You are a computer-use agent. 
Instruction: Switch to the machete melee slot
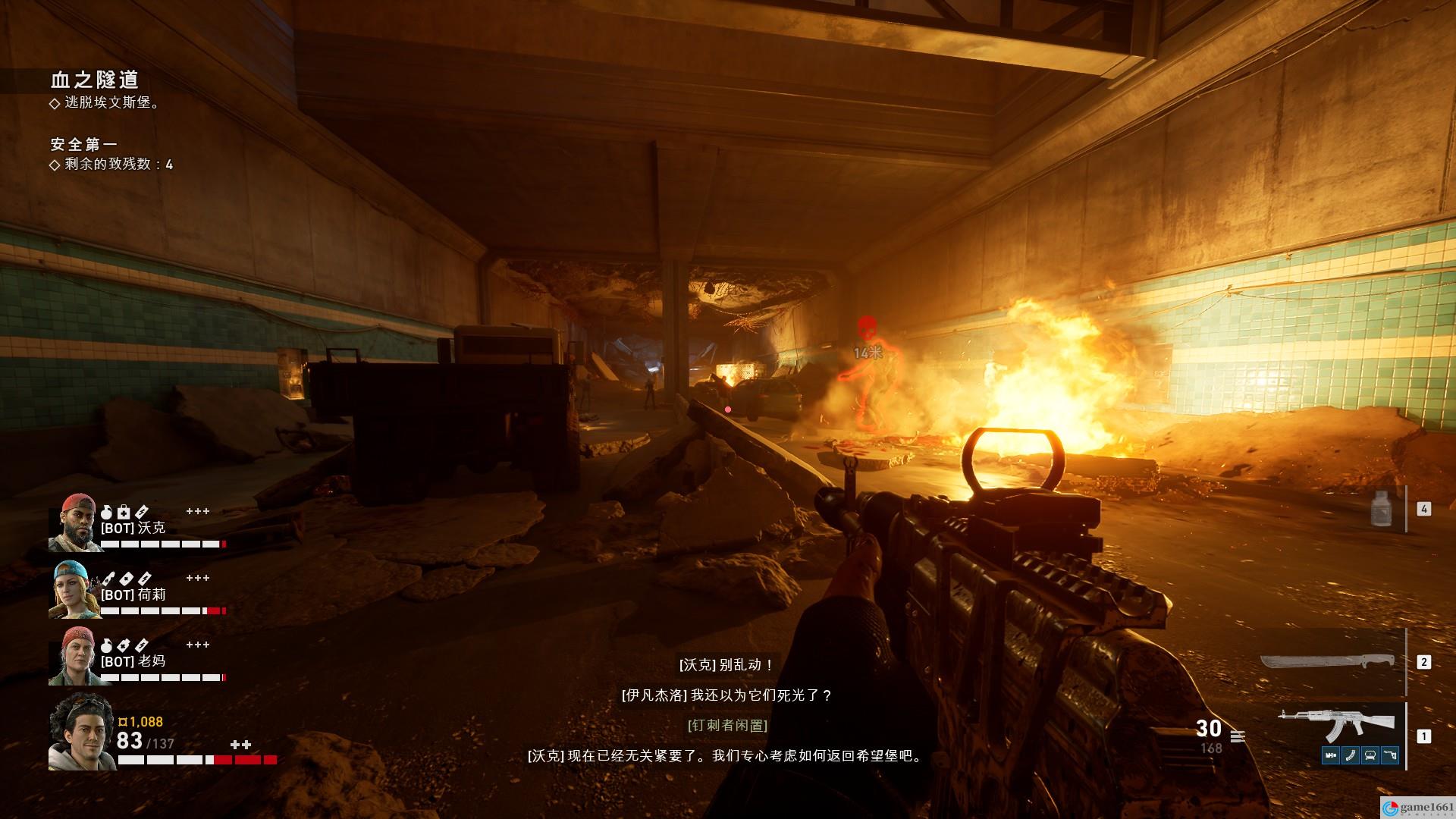click(1327, 662)
